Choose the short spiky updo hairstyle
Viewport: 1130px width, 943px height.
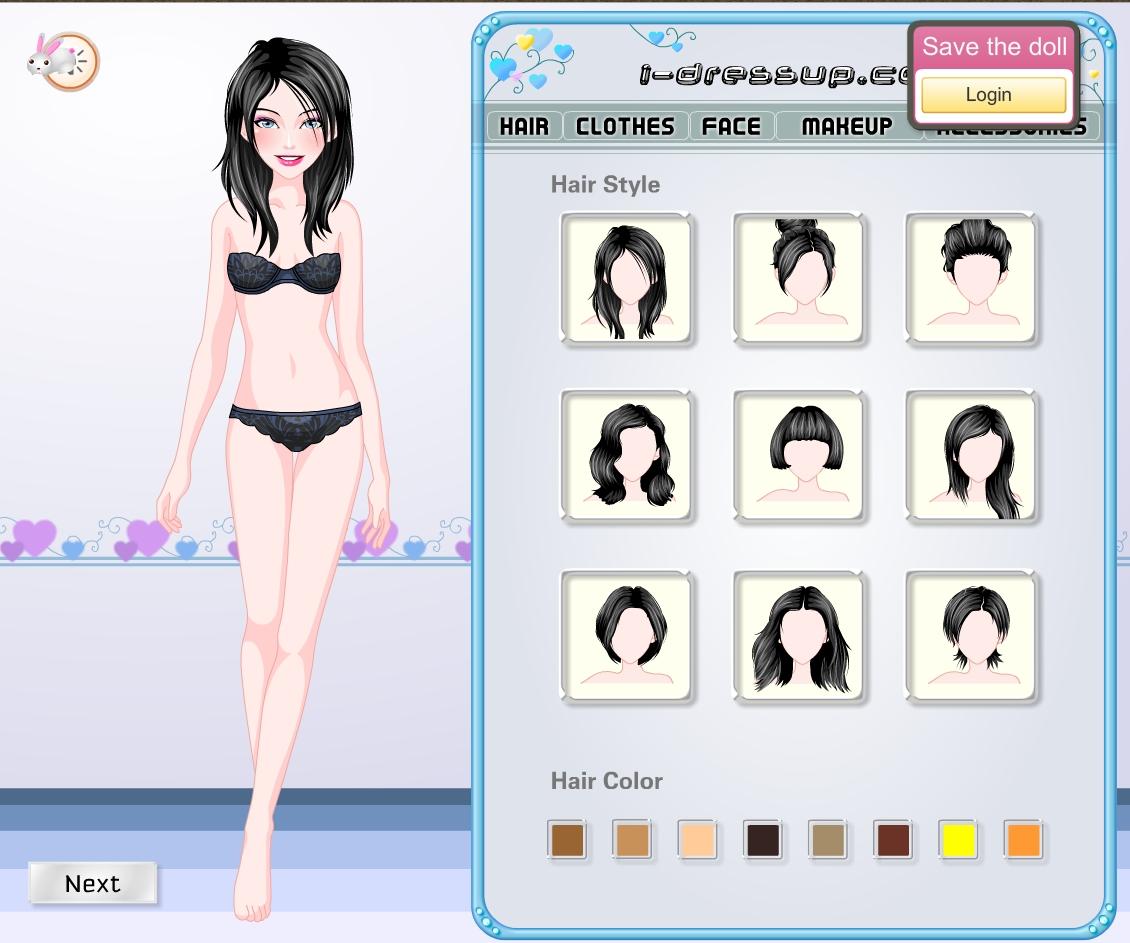tap(971, 278)
